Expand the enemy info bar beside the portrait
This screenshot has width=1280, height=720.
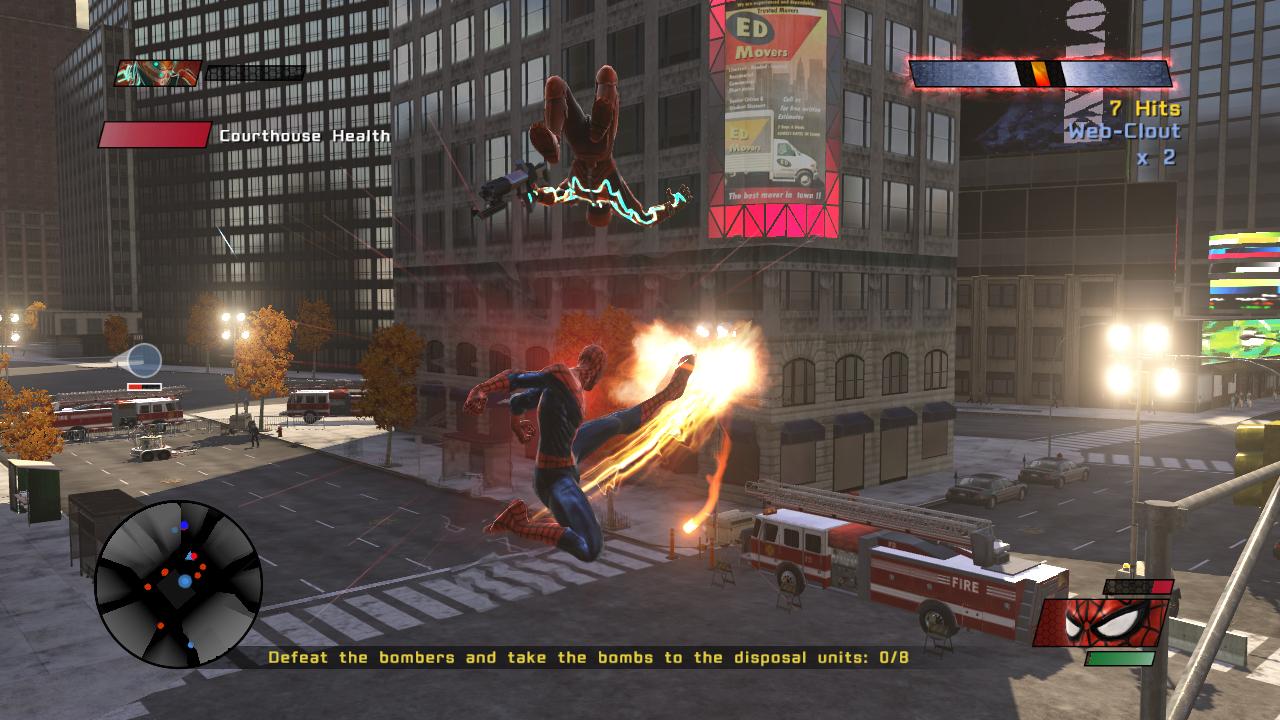(255, 72)
